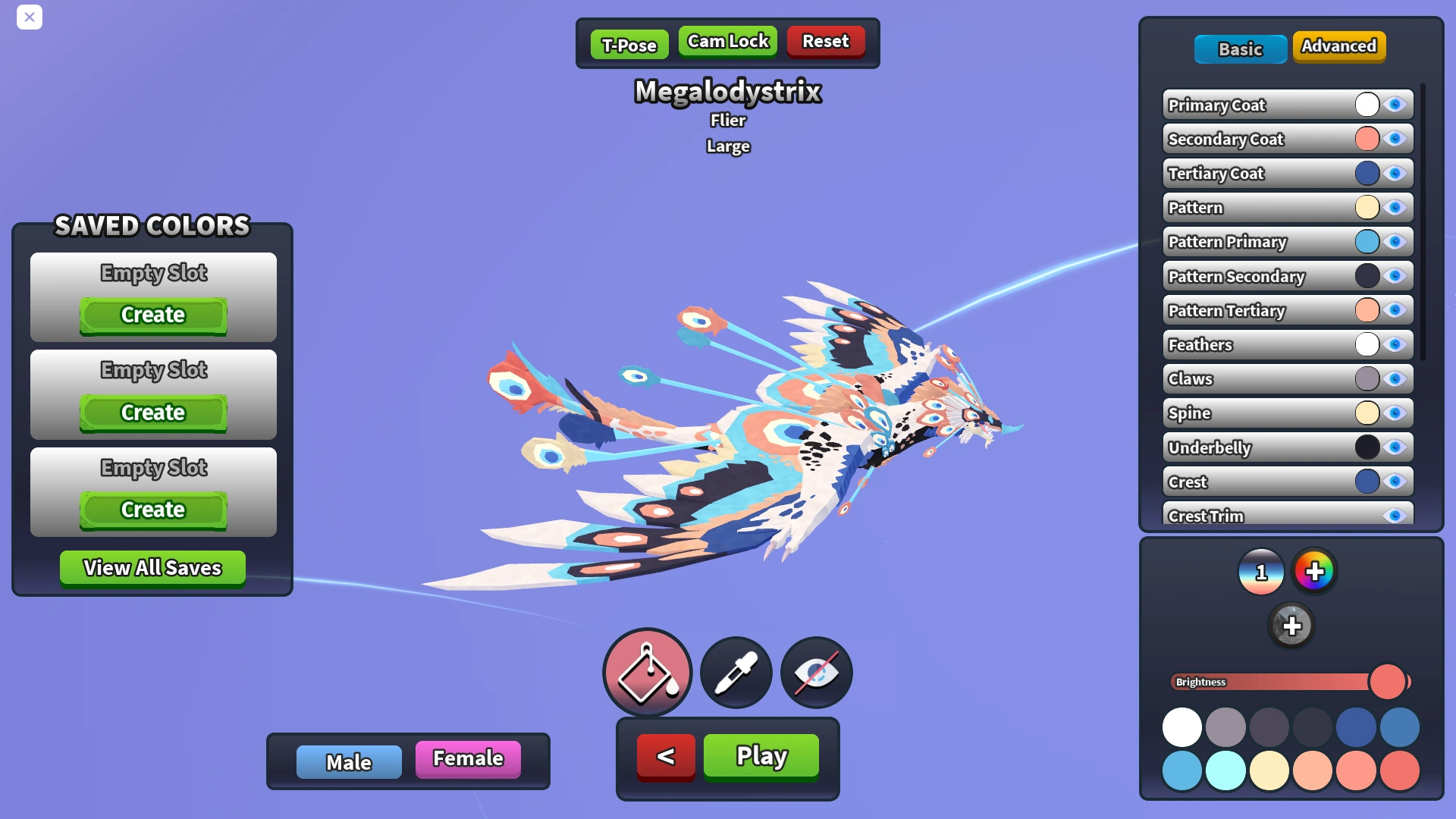The image size is (1456, 819).
Task: Hide the Underbelly color layer
Action: tap(1395, 447)
